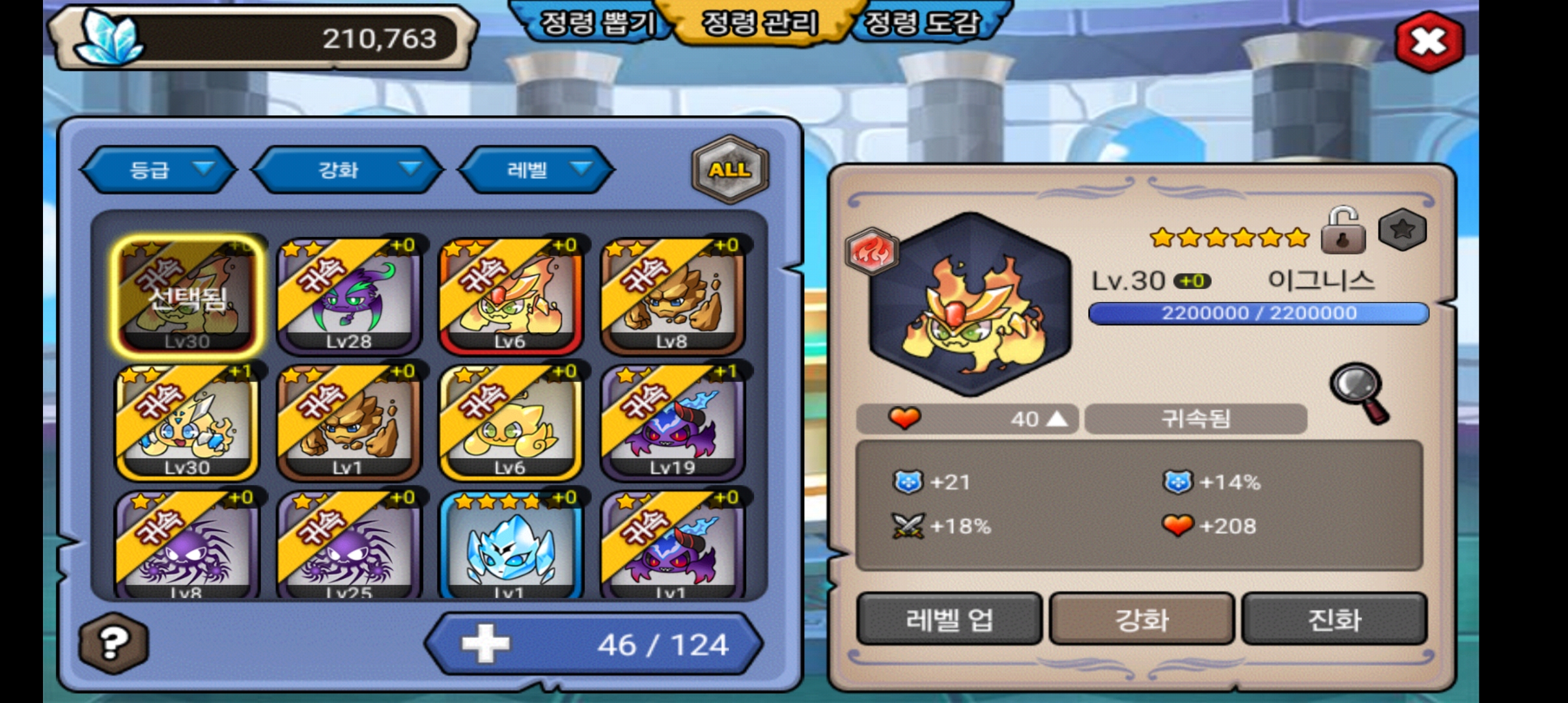Click the 강화 enhance button
The height and width of the screenshot is (703, 1568).
1141,619
